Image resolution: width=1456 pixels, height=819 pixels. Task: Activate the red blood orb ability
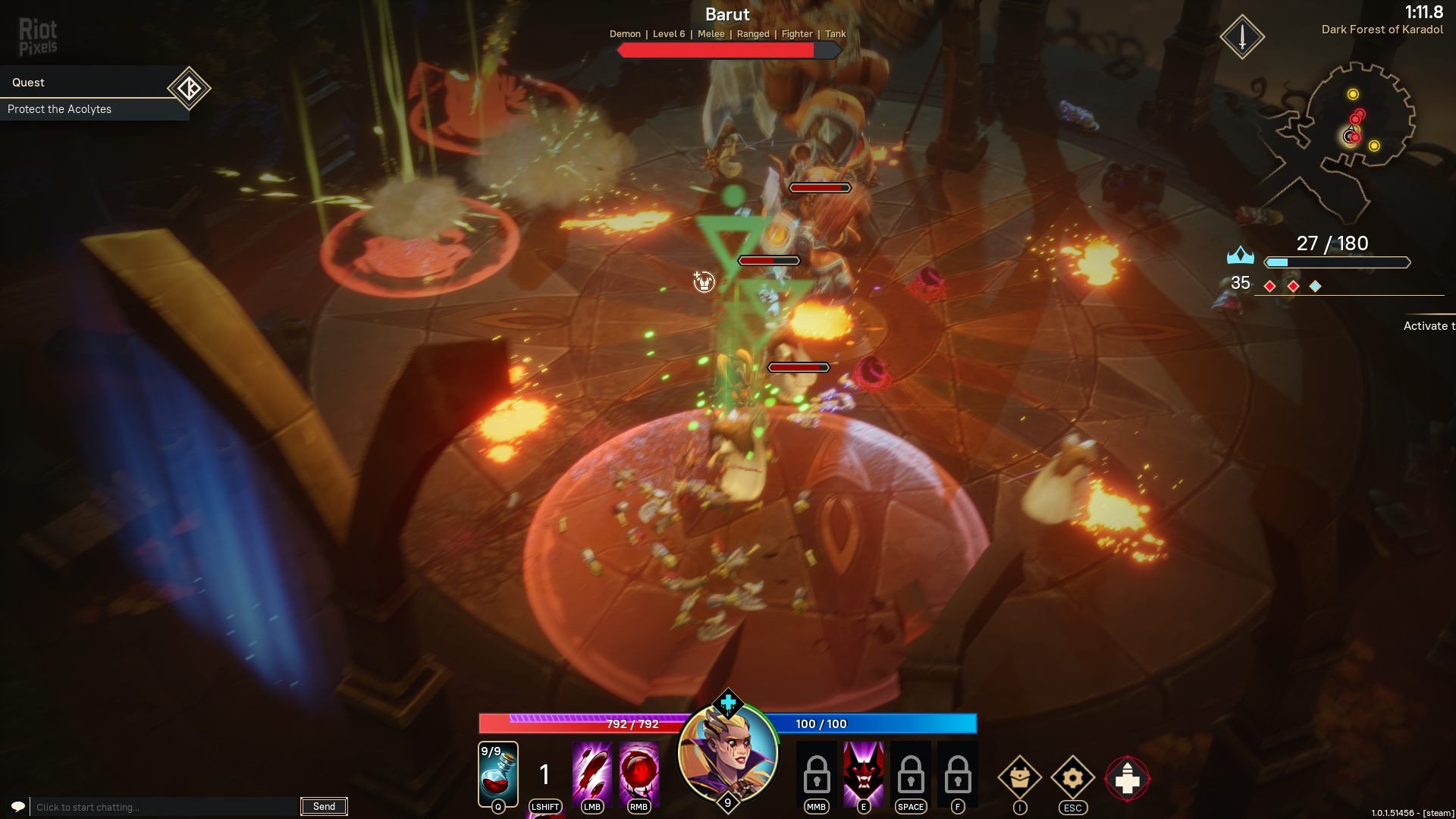coord(639,773)
